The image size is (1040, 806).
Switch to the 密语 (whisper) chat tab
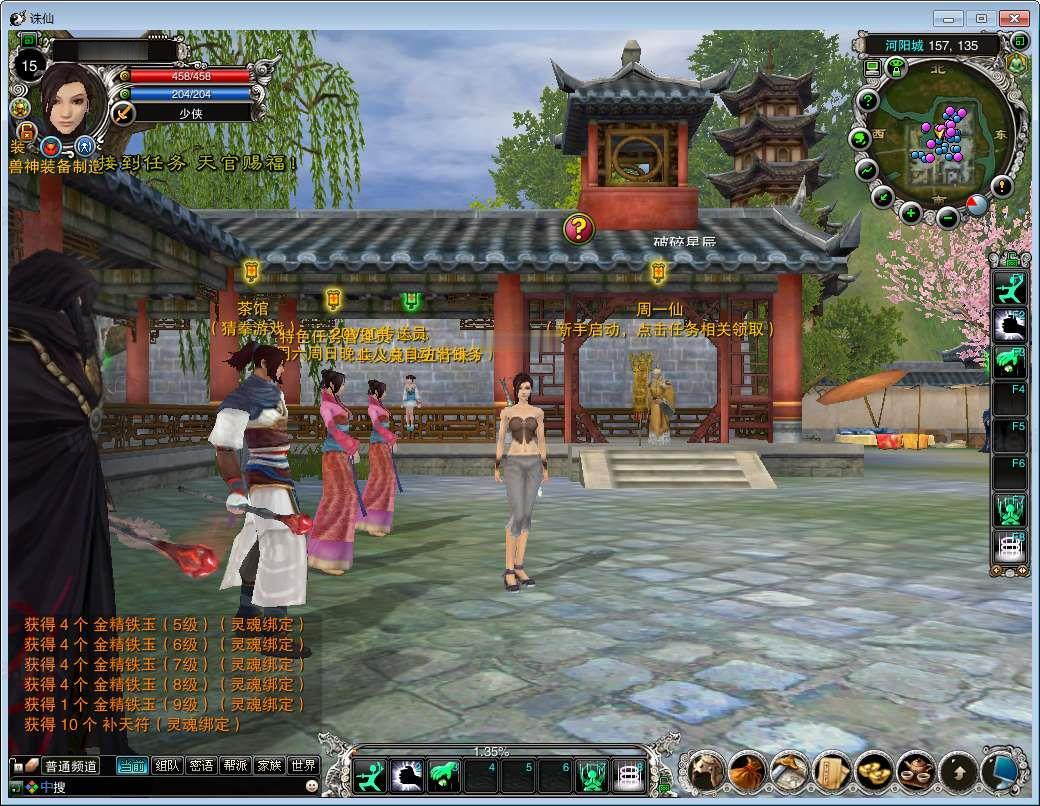click(x=201, y=766)
